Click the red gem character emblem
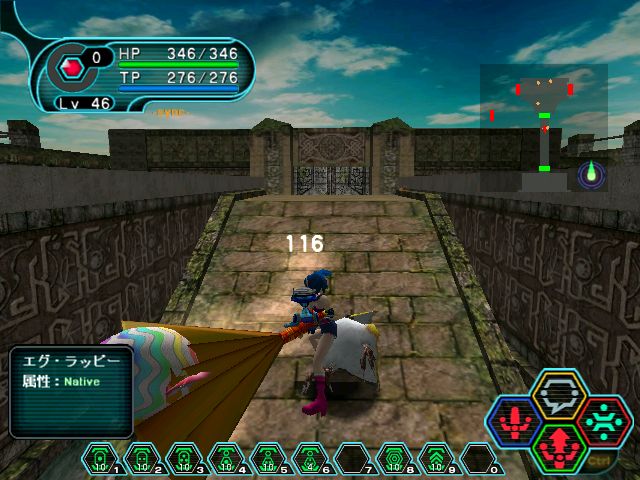 pyautogui.click(x=71, y=68)
